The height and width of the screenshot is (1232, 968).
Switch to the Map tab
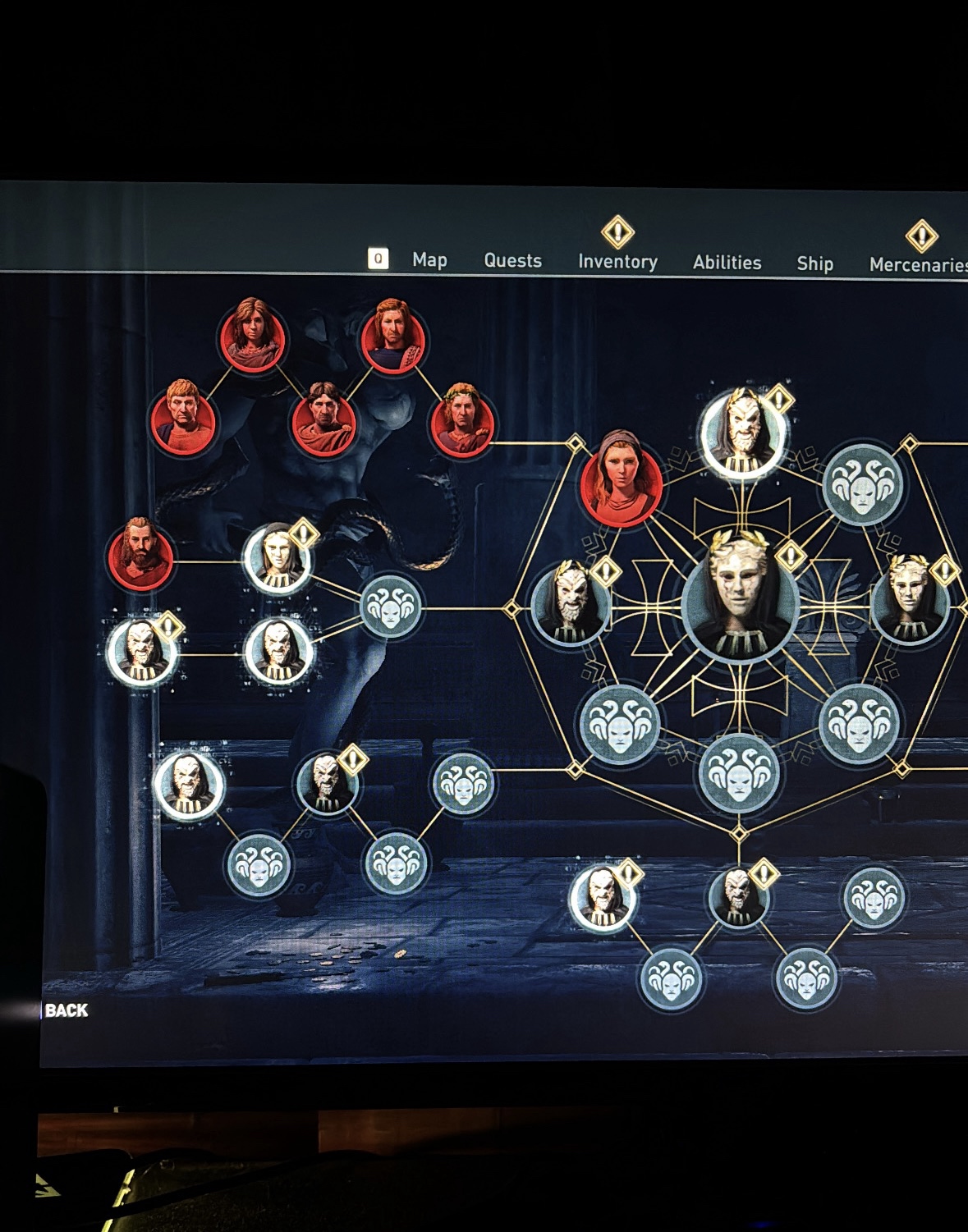click(x=429, y=260)
